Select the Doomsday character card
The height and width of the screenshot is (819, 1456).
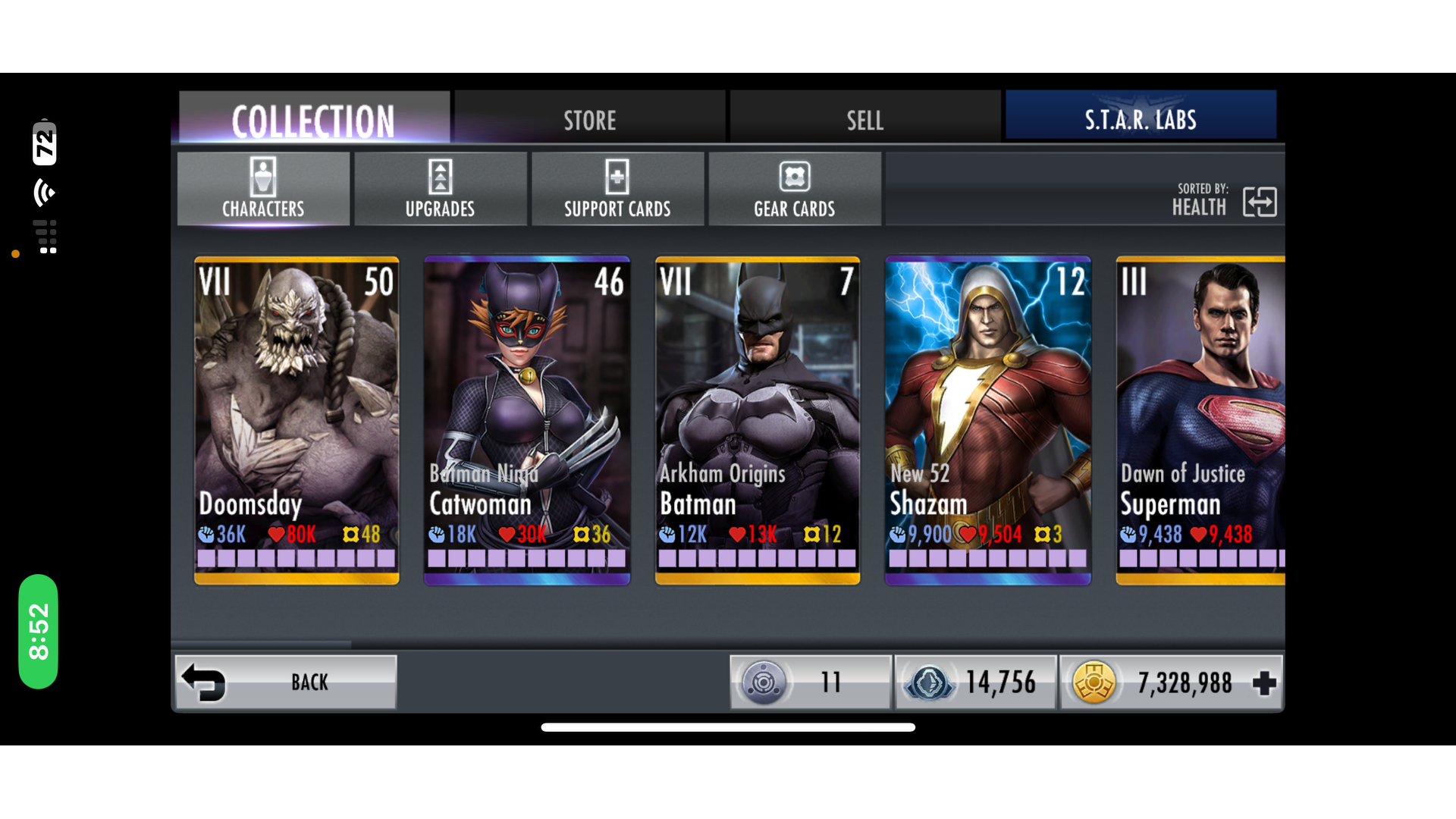(297, 420)
